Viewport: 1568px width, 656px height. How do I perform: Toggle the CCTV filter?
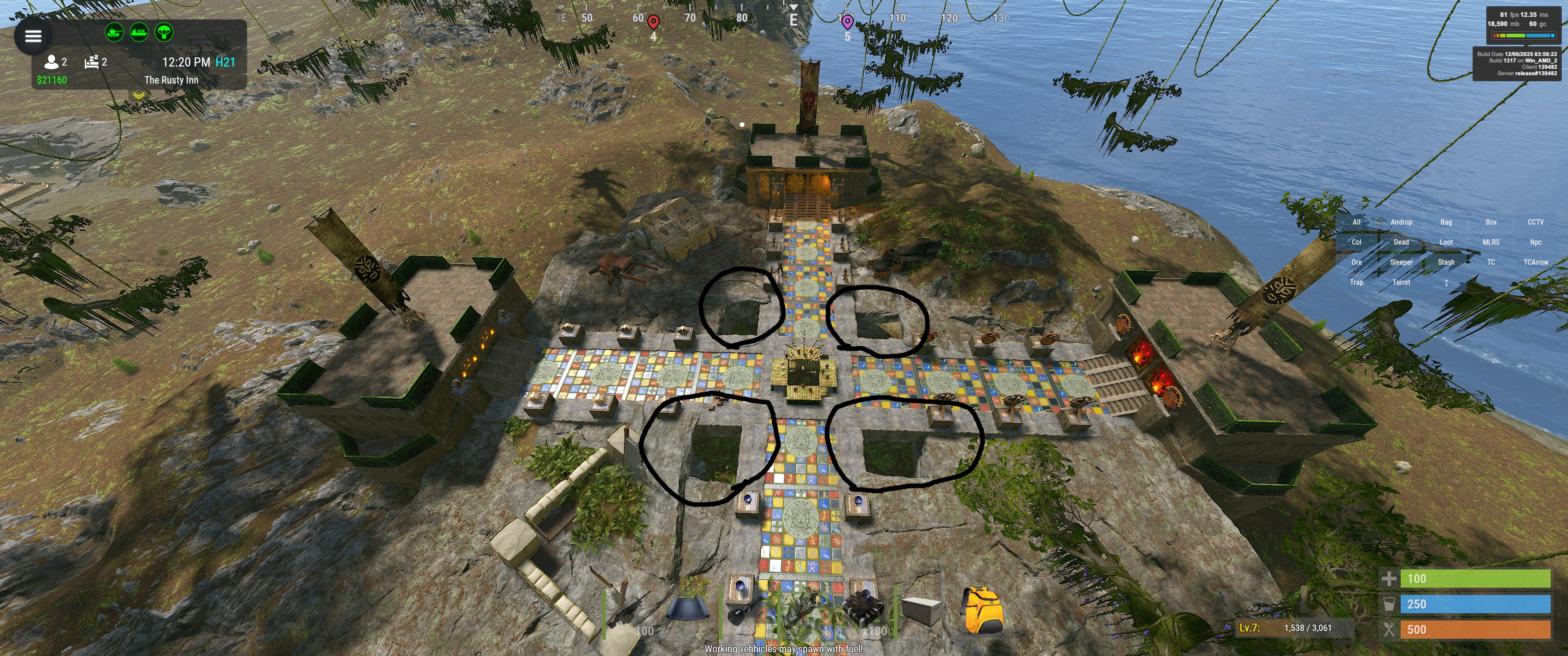click(x=1535, y=222)
